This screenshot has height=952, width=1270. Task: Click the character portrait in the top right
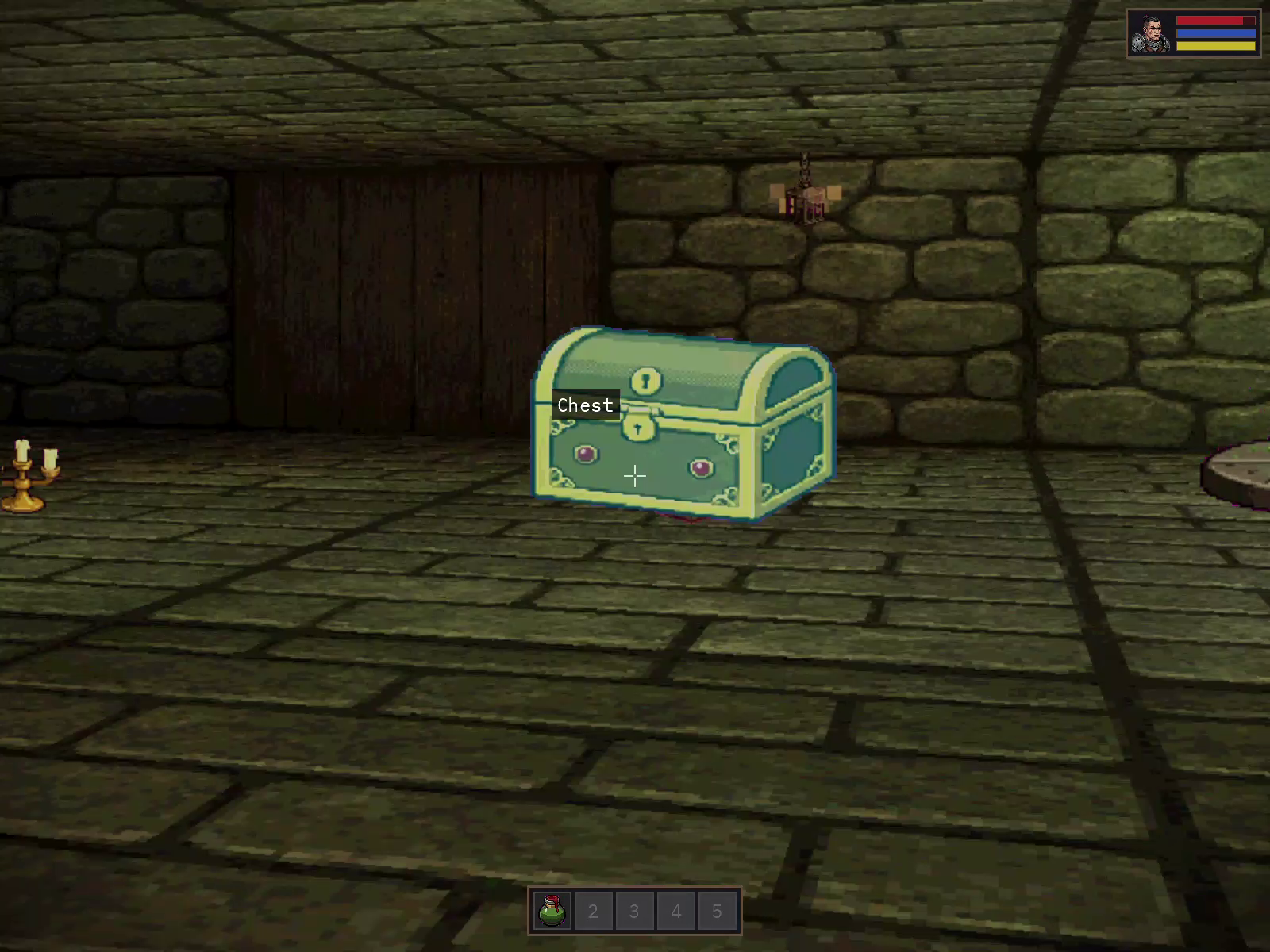point(1149,33)
